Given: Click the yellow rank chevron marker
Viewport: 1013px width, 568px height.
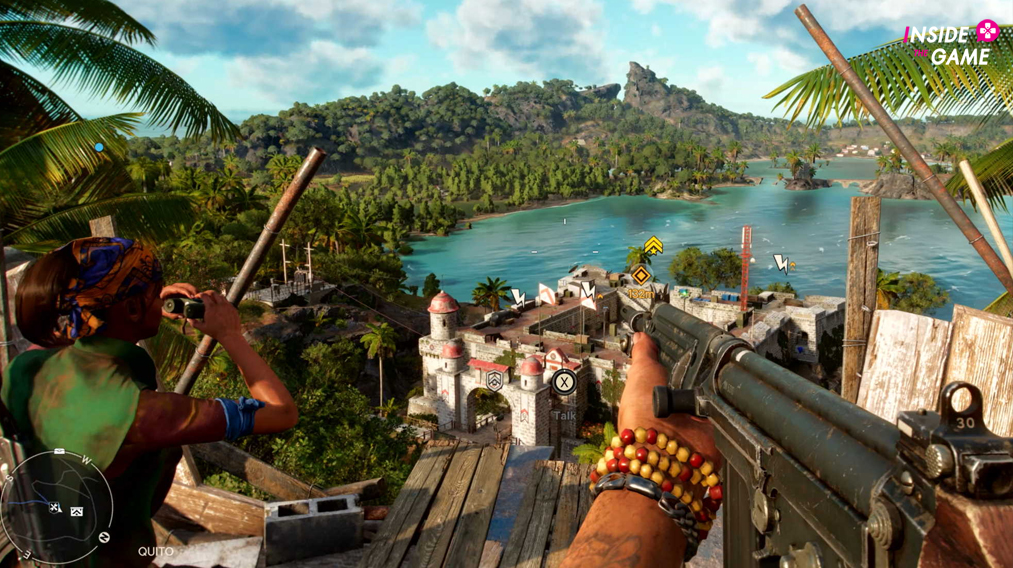Looking at the screenshot, I should point(653,245).
